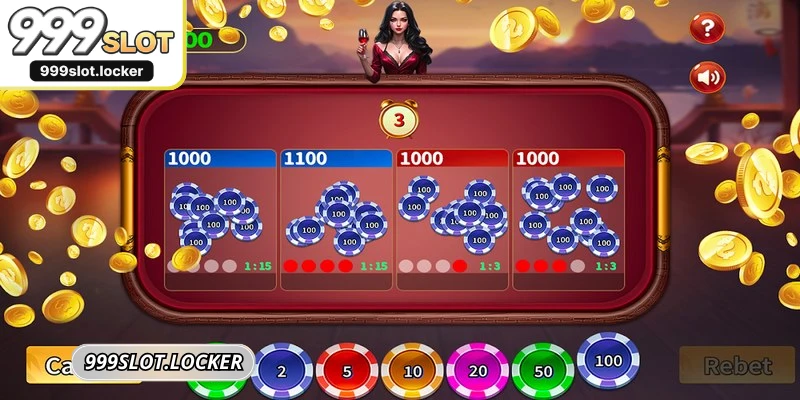Viewport: 800px width, 400px height.
Task: Toggle the sound speaker button
Action: pos(708,76)
